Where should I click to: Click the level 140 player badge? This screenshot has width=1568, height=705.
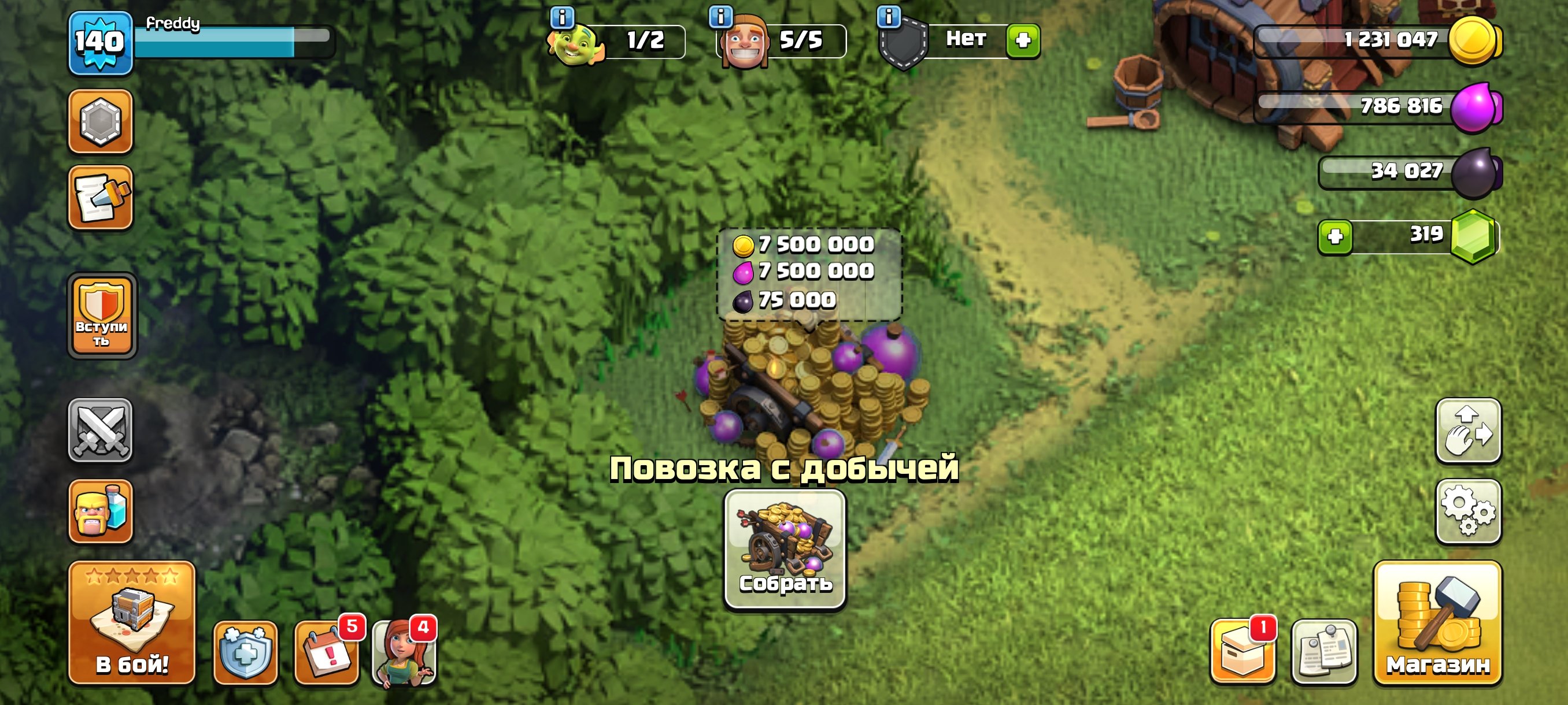99,43
